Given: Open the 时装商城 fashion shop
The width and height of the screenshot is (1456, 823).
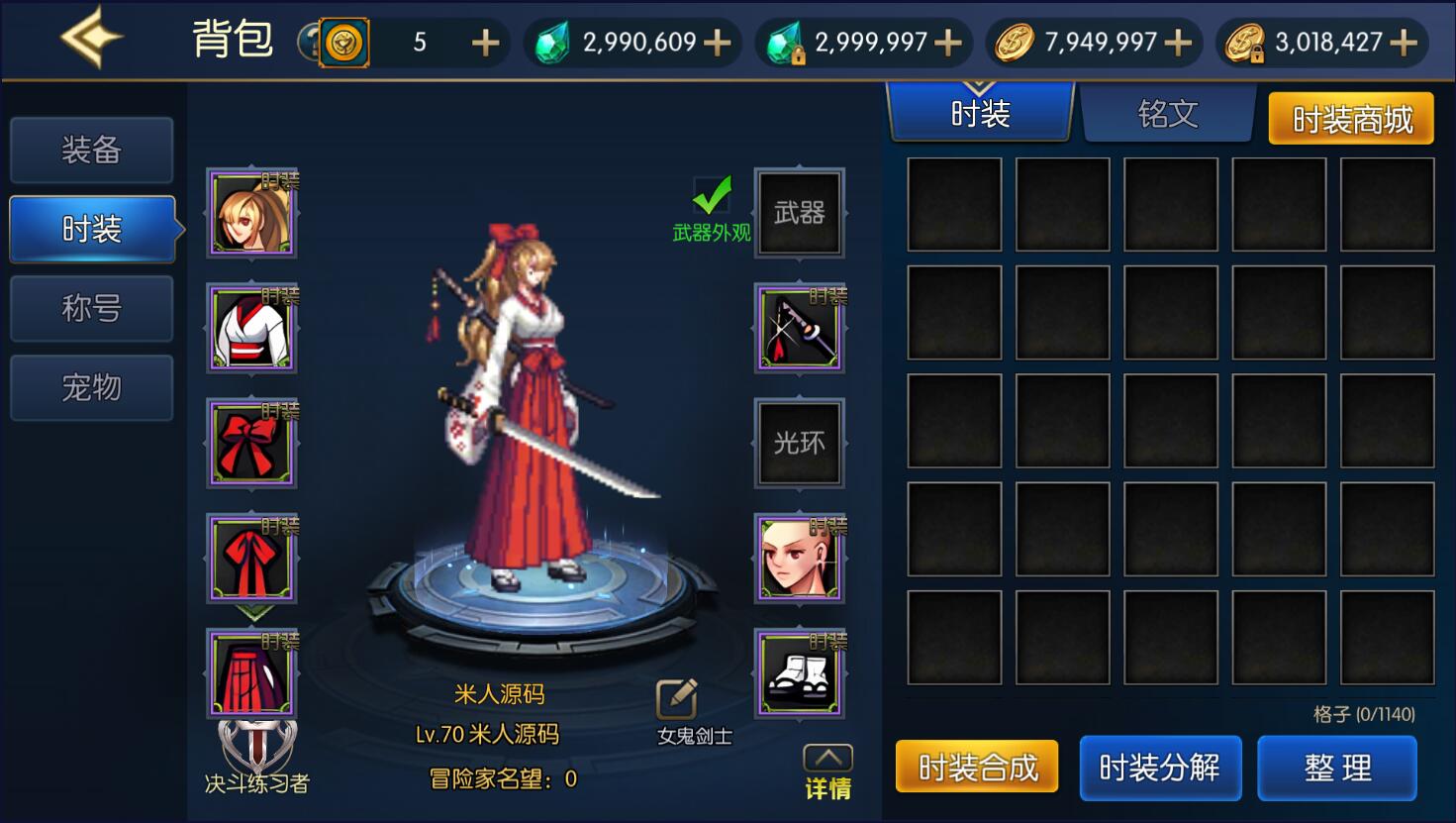Looking at the screenshot, I should tap(1351, 120).
